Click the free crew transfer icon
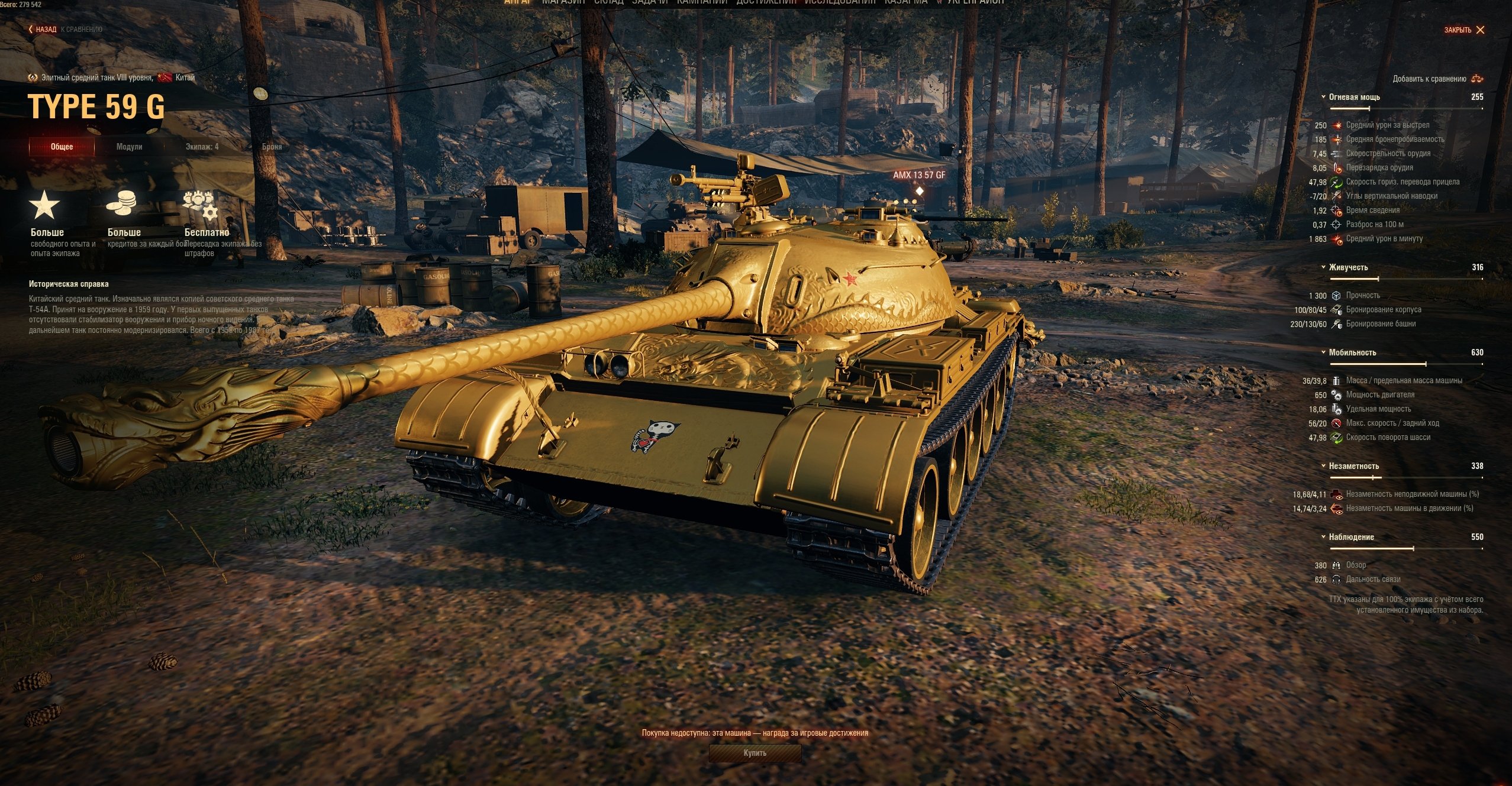 click(x=200, y=205)
